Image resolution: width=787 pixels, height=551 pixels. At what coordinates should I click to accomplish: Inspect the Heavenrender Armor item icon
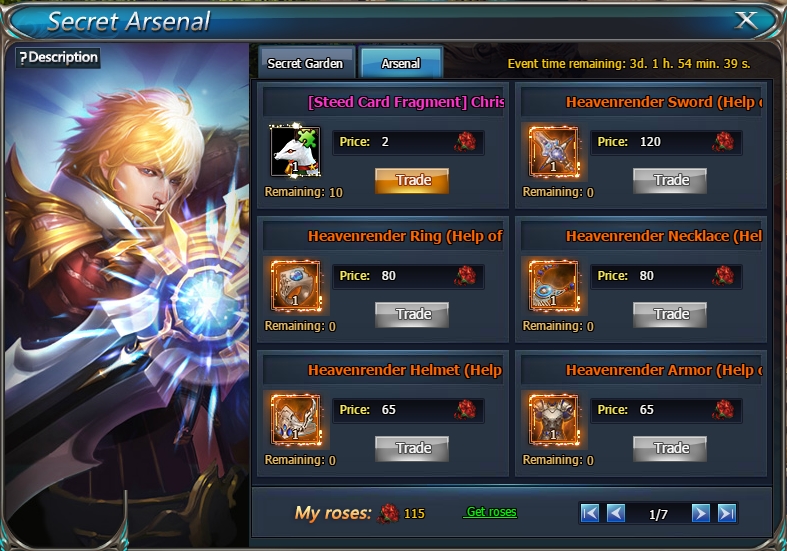click(554, 419)
